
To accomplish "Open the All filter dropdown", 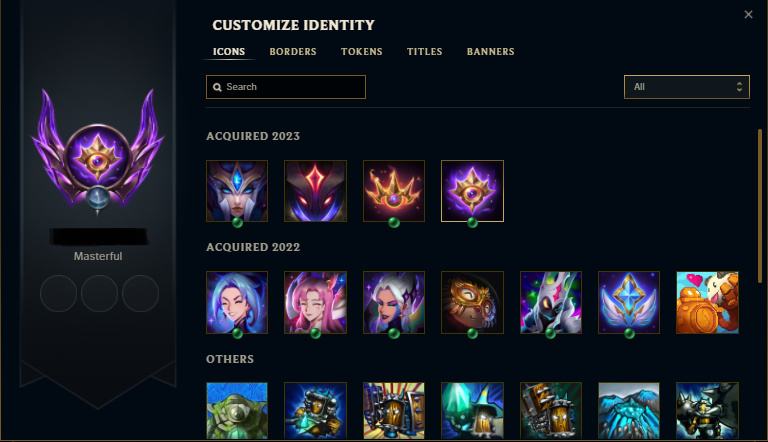I will (686, 87).
